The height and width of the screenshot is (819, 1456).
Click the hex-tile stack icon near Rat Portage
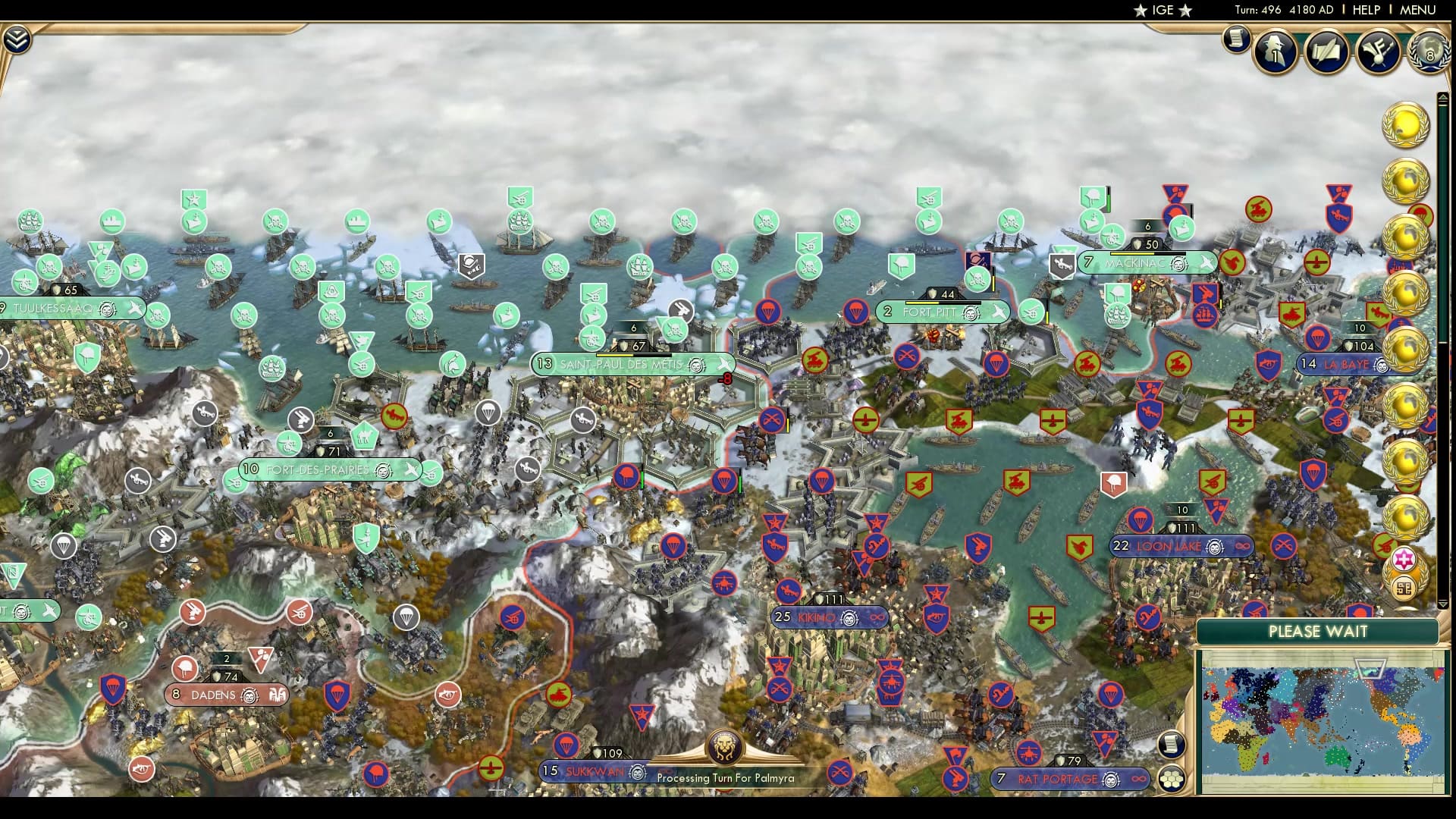(x=1172, y=780)
